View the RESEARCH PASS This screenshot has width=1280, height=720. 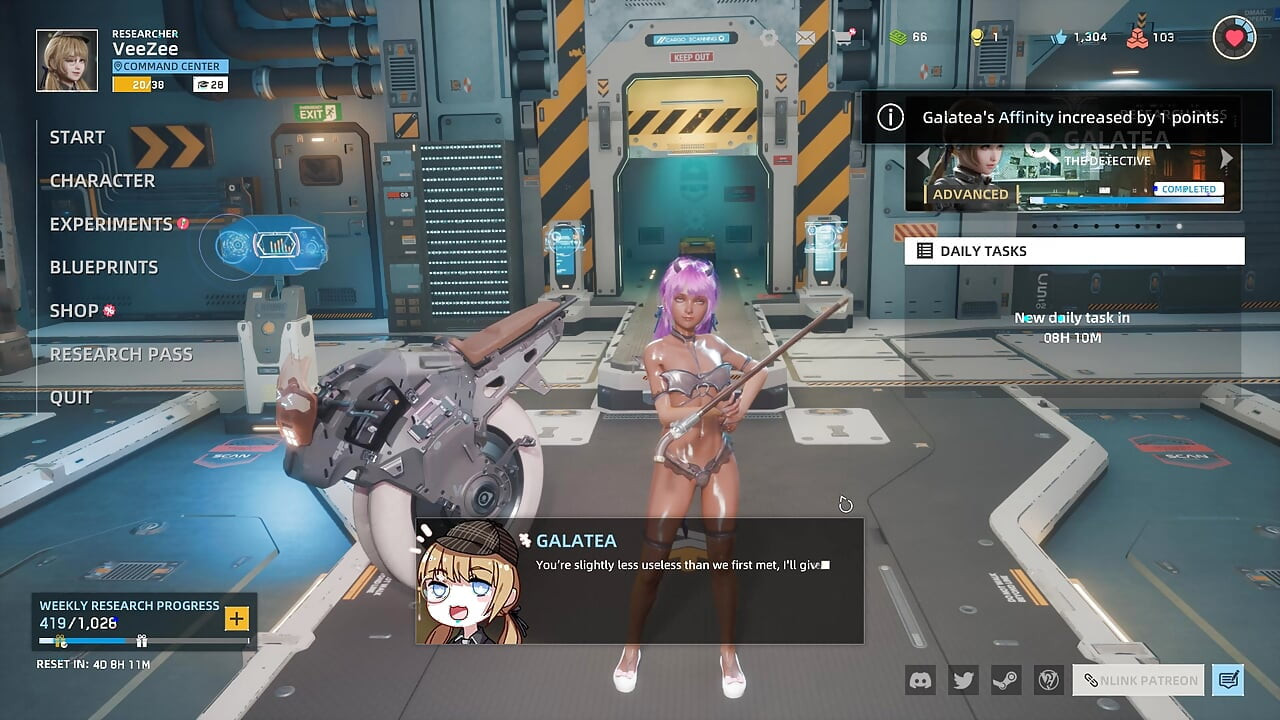tap(121, 354)
